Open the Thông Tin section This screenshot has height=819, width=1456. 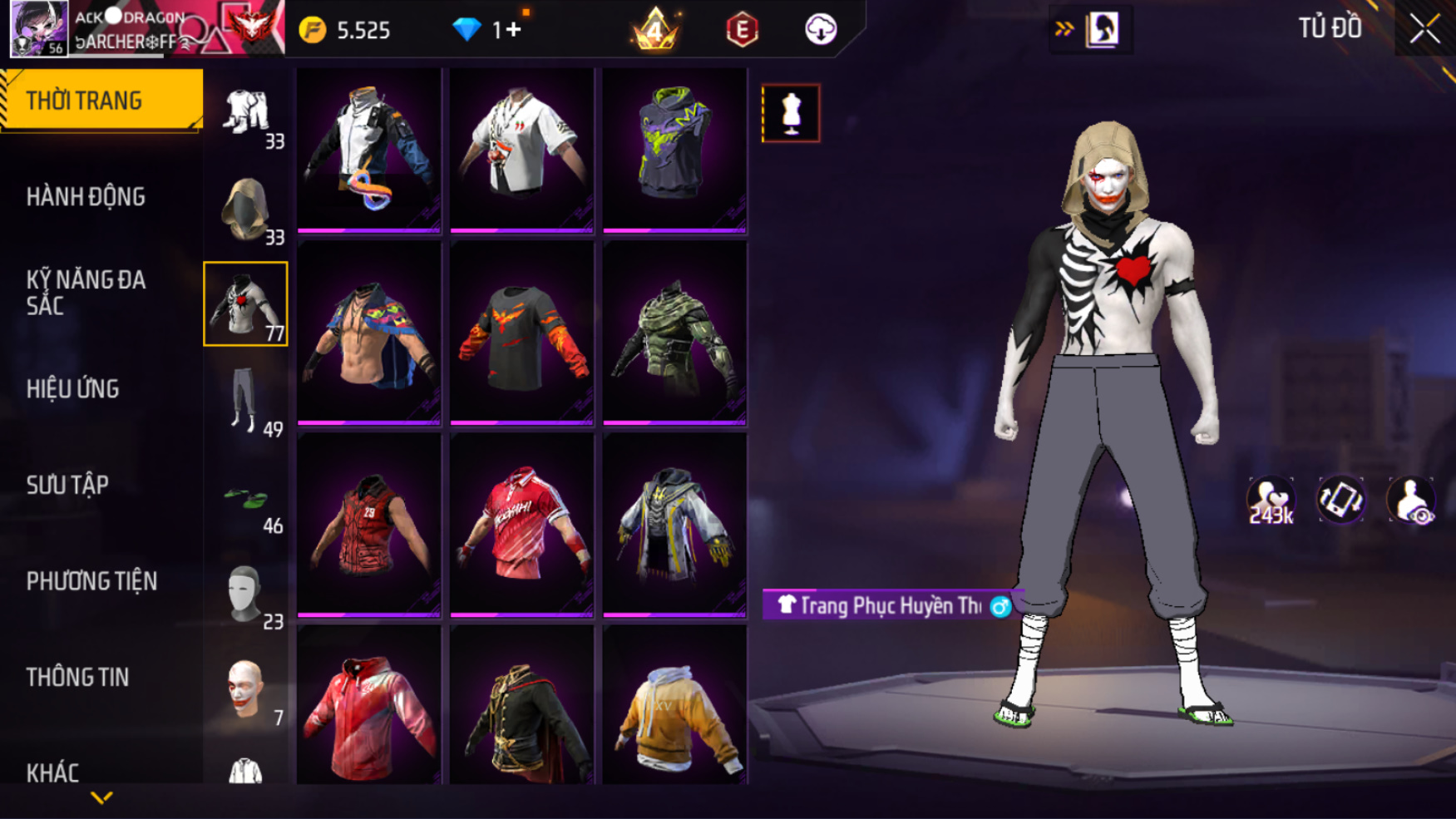click(77, 678)
